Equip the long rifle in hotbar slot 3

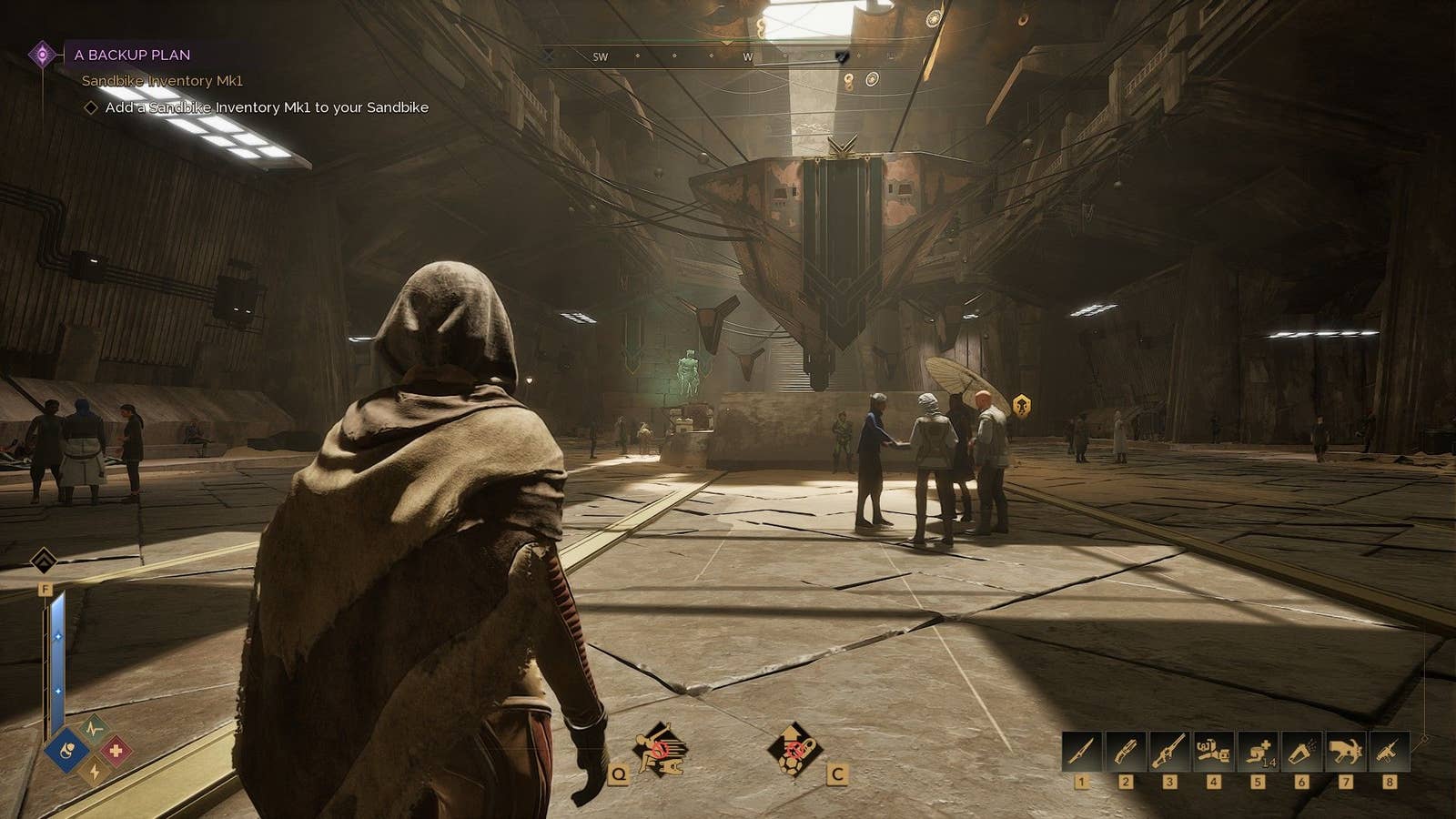point(1169,753)
